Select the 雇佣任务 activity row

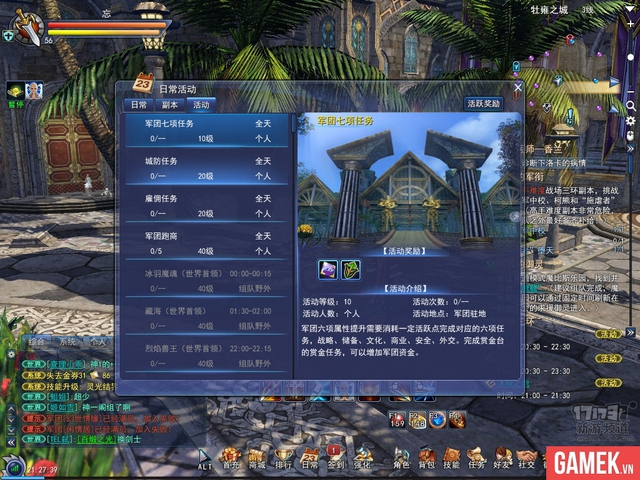coord(207,206)
